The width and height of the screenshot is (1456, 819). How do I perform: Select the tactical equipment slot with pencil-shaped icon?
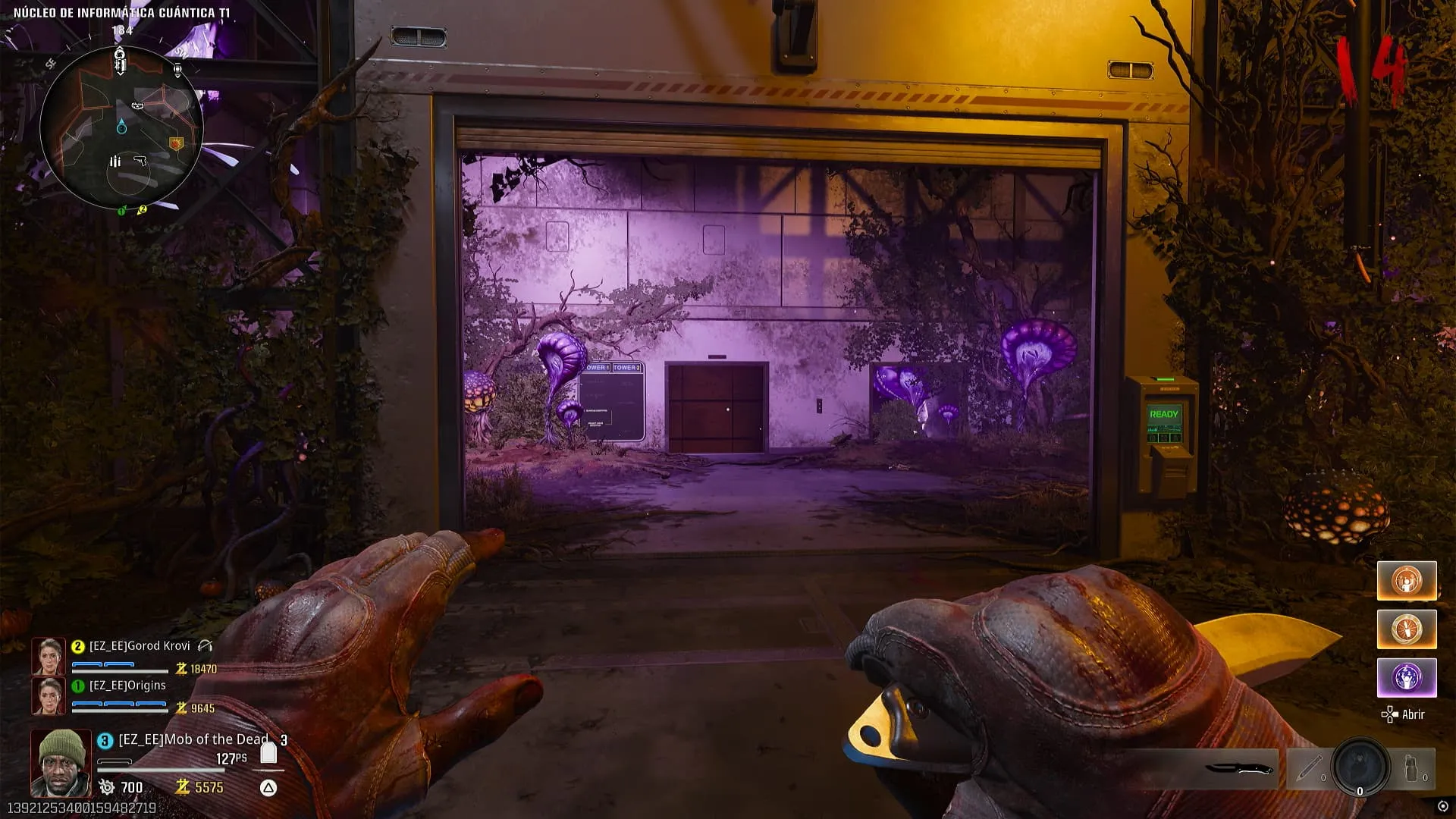[x=1308, y=768]
